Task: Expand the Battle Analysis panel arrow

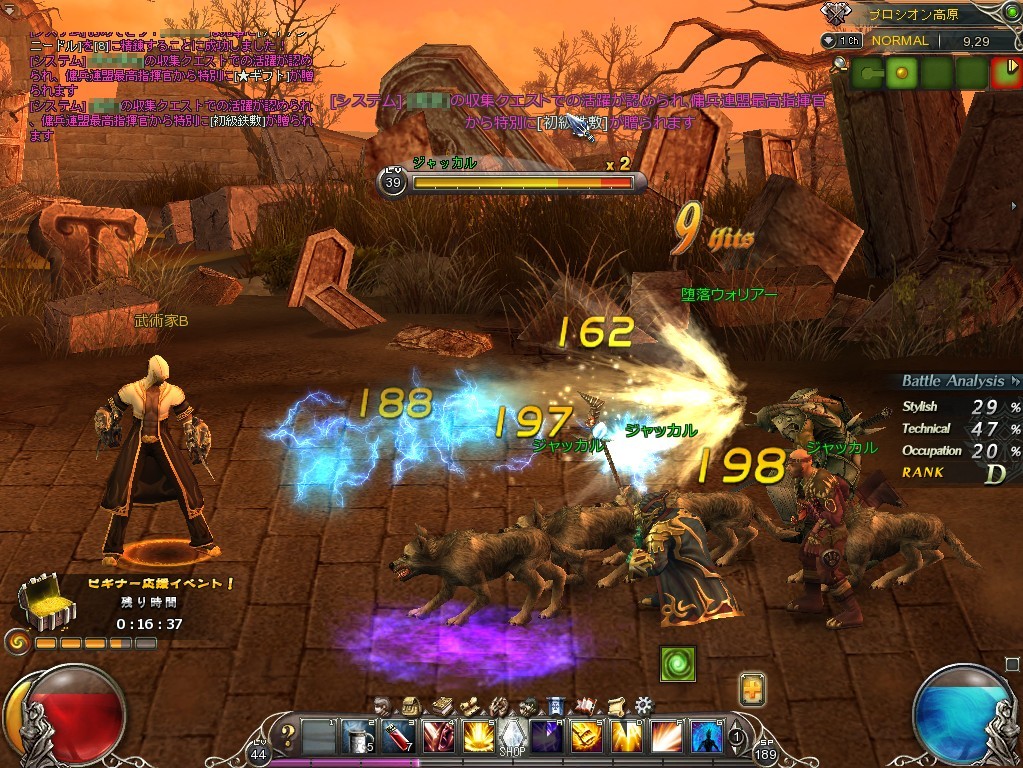Action: click(x=1014, y=381)
